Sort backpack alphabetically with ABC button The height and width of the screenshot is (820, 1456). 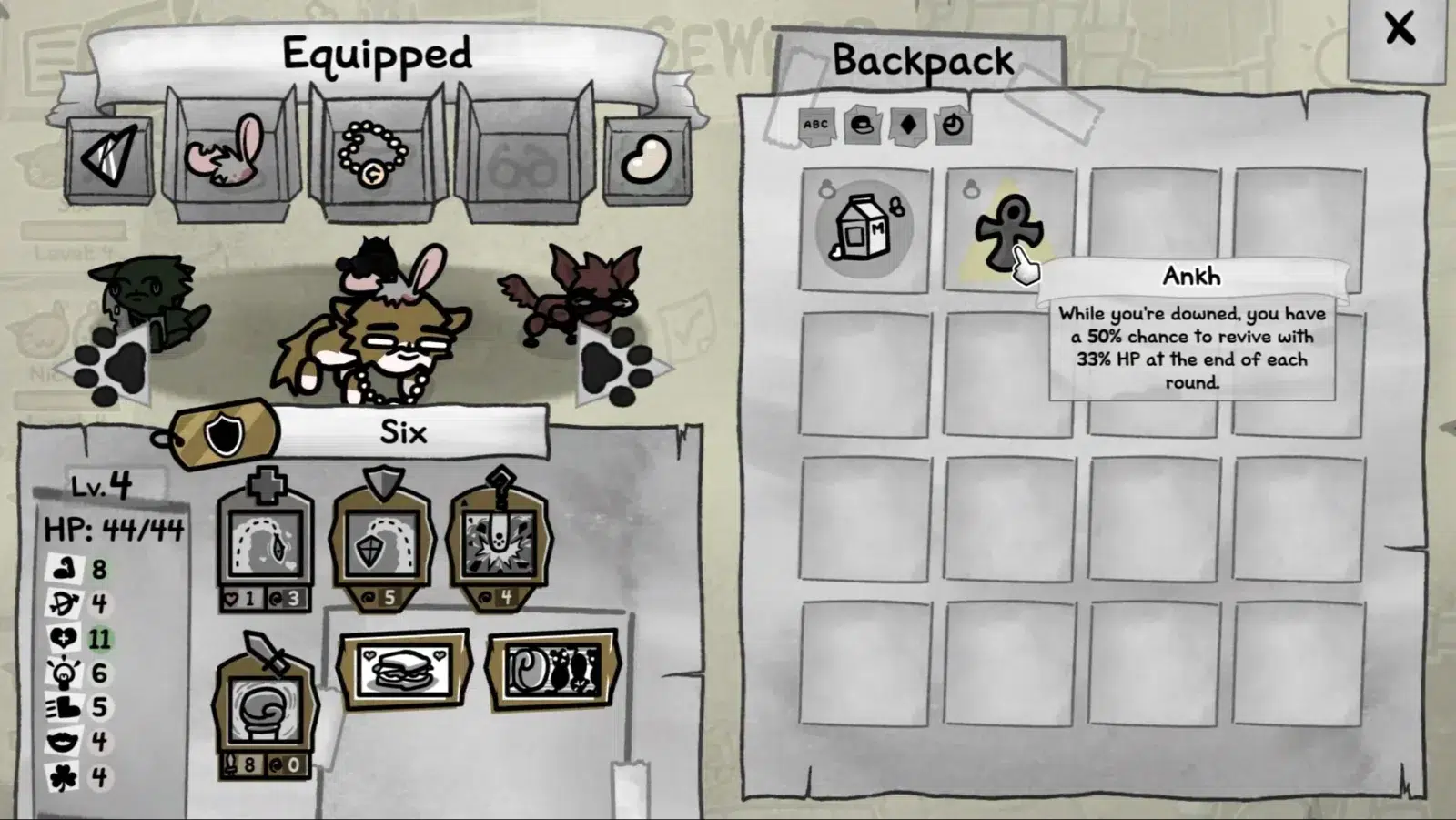(815, 125)
